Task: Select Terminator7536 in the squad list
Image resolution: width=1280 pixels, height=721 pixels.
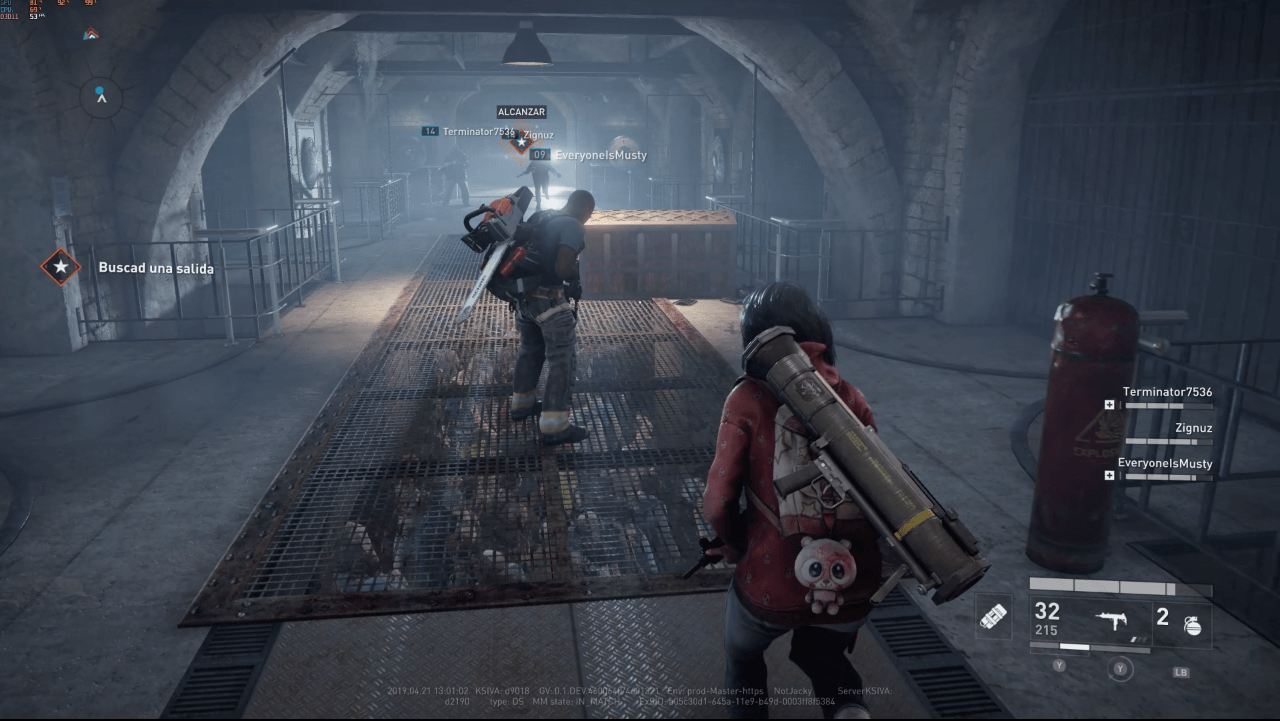Action: click(1166, 392)
